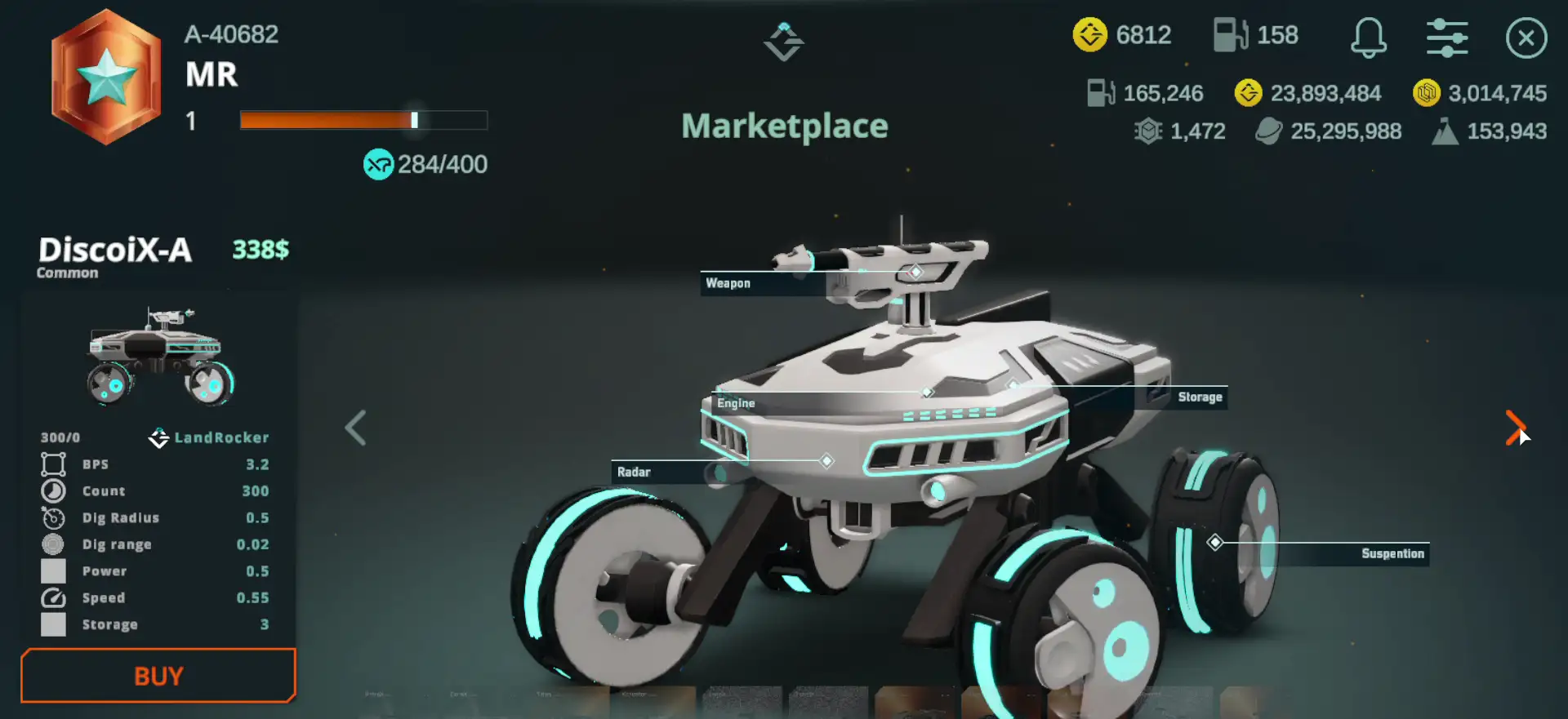Select the Suspention part label
Image resolution: width=1568 pixels, height=719 pixels.
1392,553
